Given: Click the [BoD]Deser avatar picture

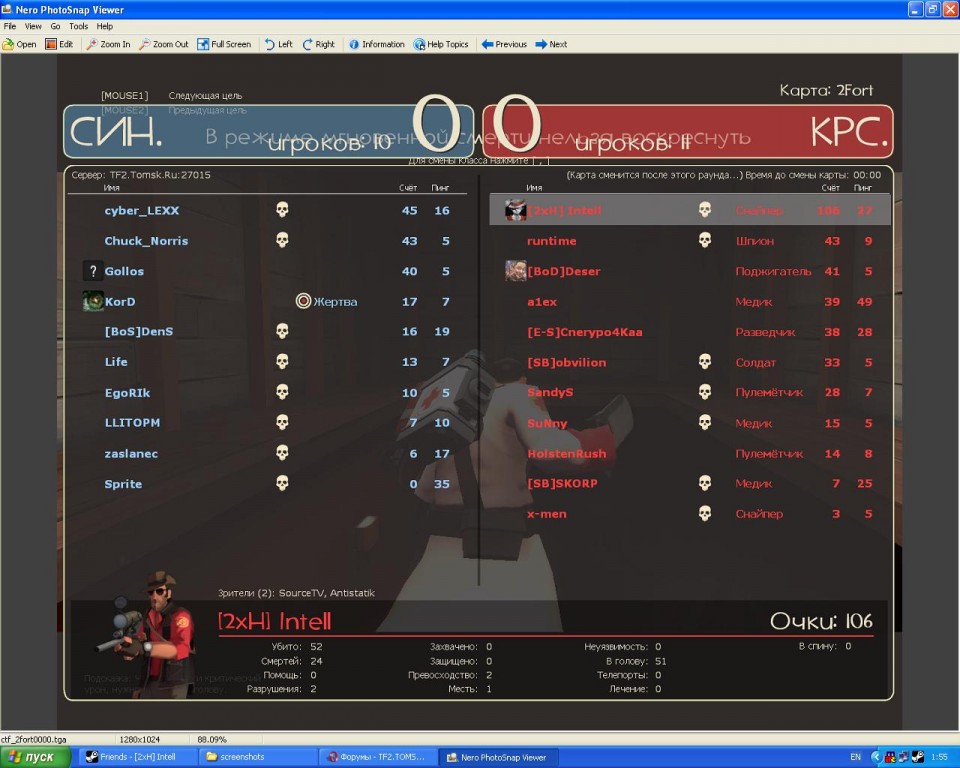Looking at the screenshot, I should [516, 271].
